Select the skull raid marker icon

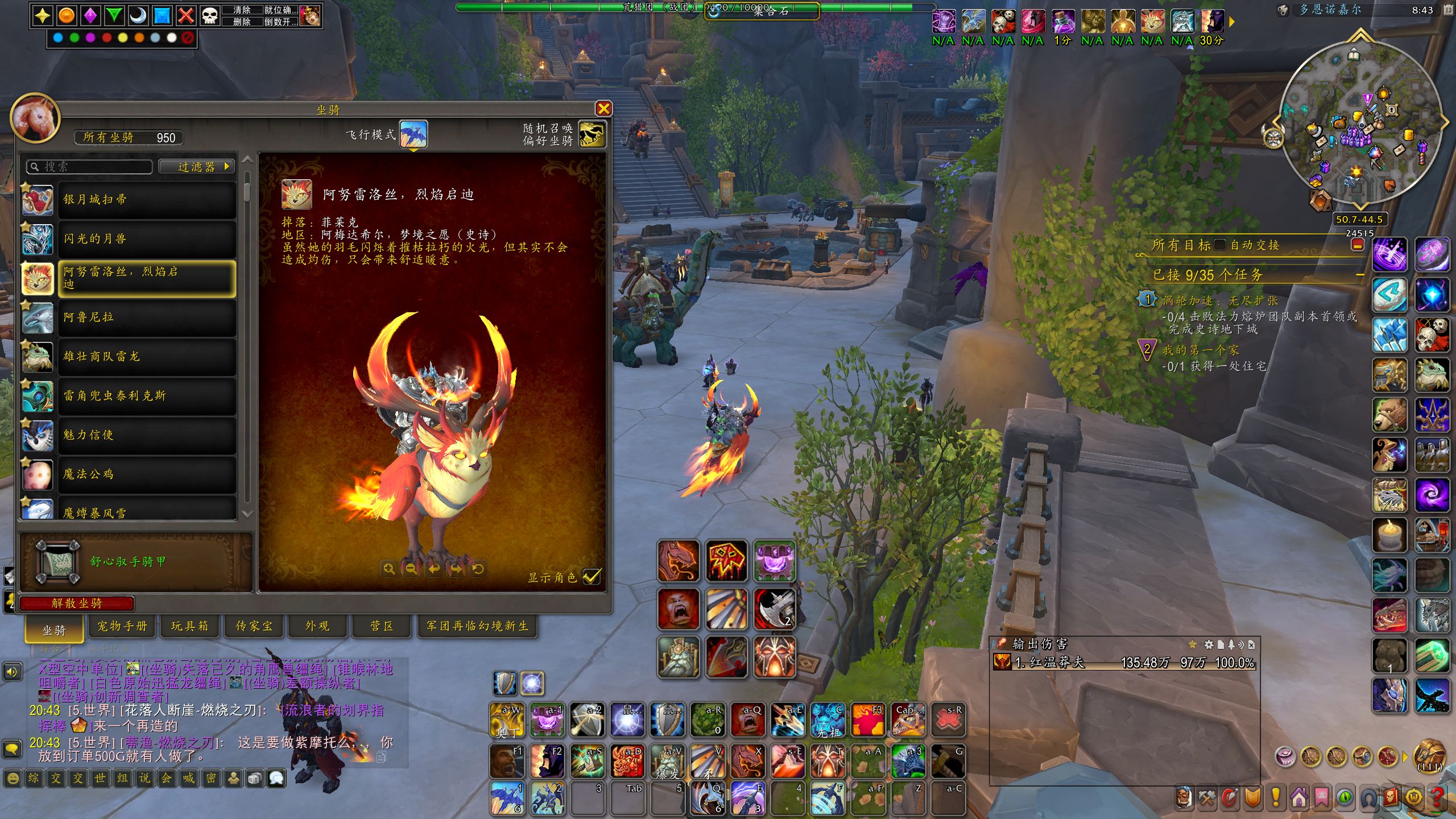(210, 15)
